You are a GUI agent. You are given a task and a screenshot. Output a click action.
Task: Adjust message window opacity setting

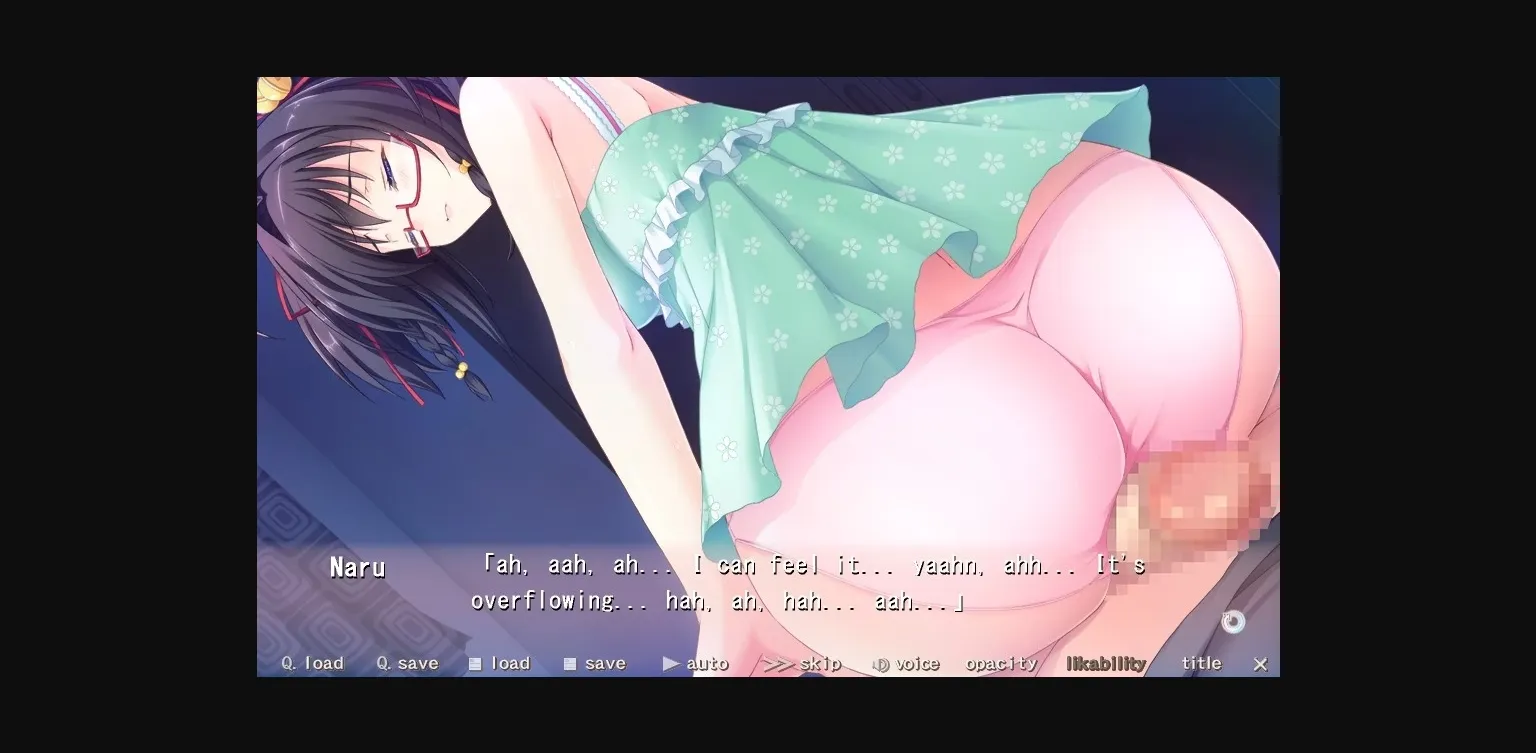[1001, 662]
